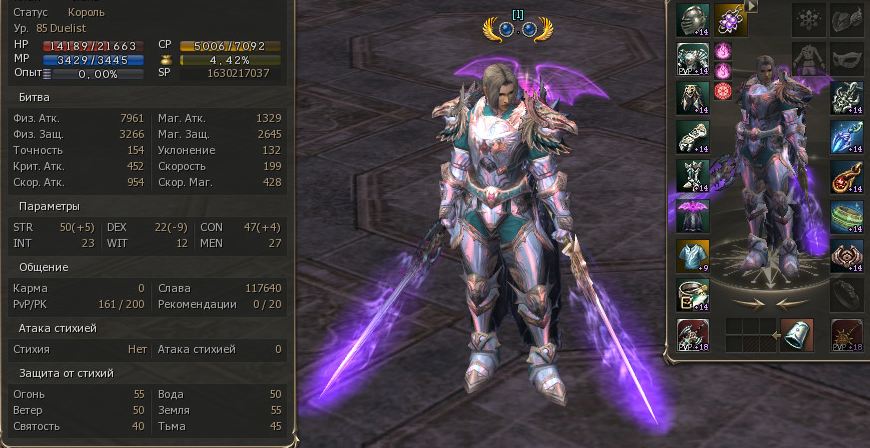Select the belt slot with +14
The width and height of the screenshot is (870, 448).
[x=693, y=293]
